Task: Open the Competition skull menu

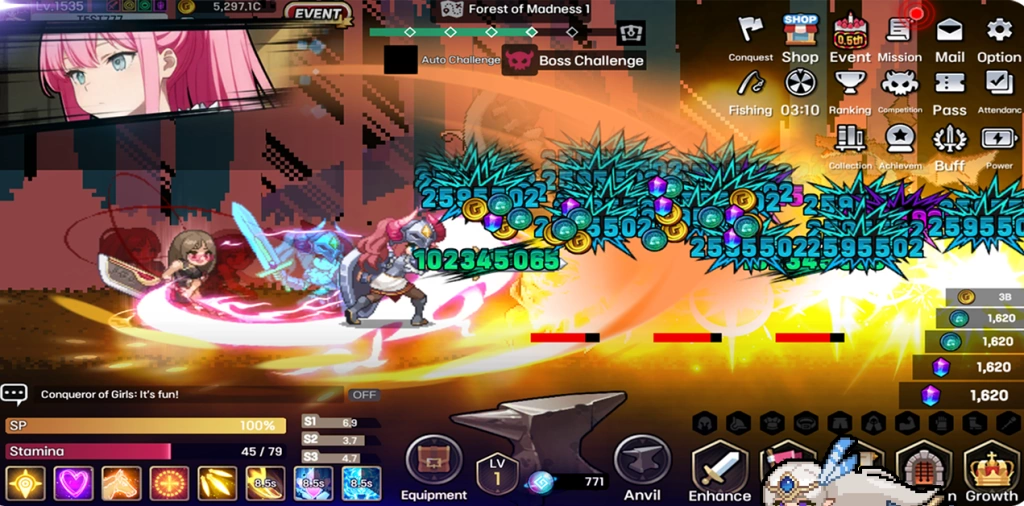Action: point(899,91)
